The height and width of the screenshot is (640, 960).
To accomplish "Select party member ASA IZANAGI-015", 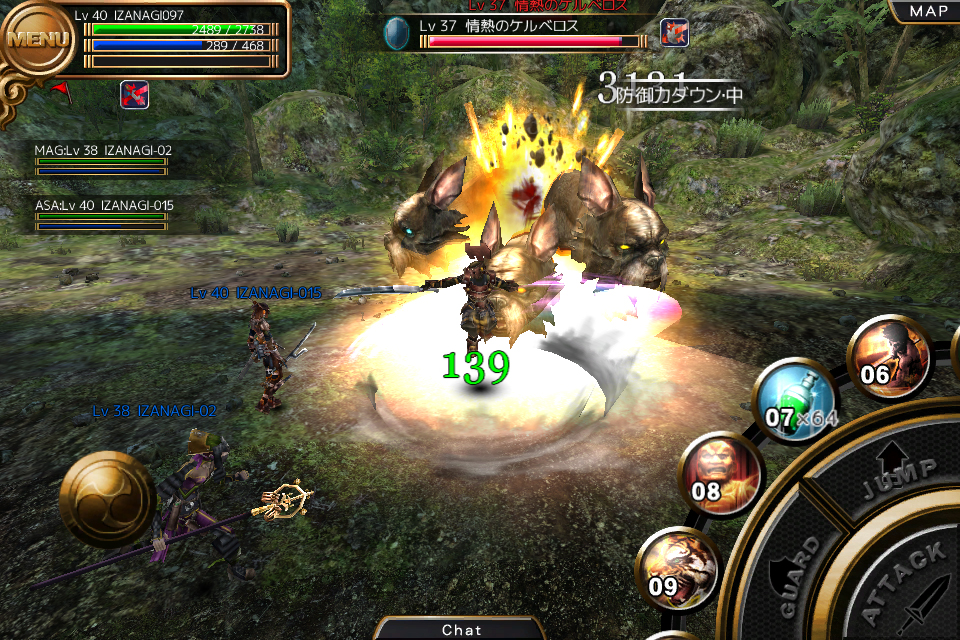I will pos(102,214).
